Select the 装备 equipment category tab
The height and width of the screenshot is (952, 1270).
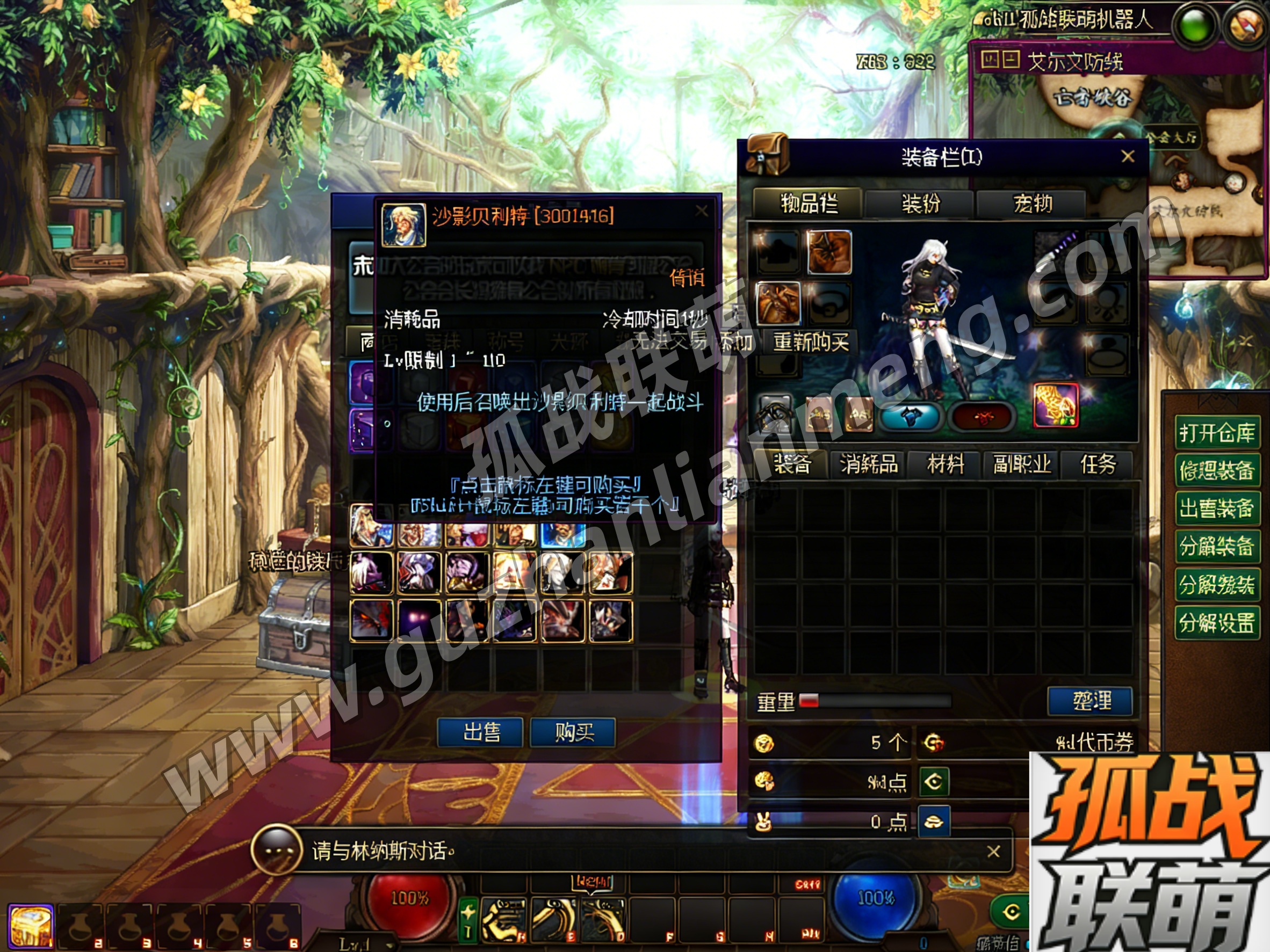point(791,464)
